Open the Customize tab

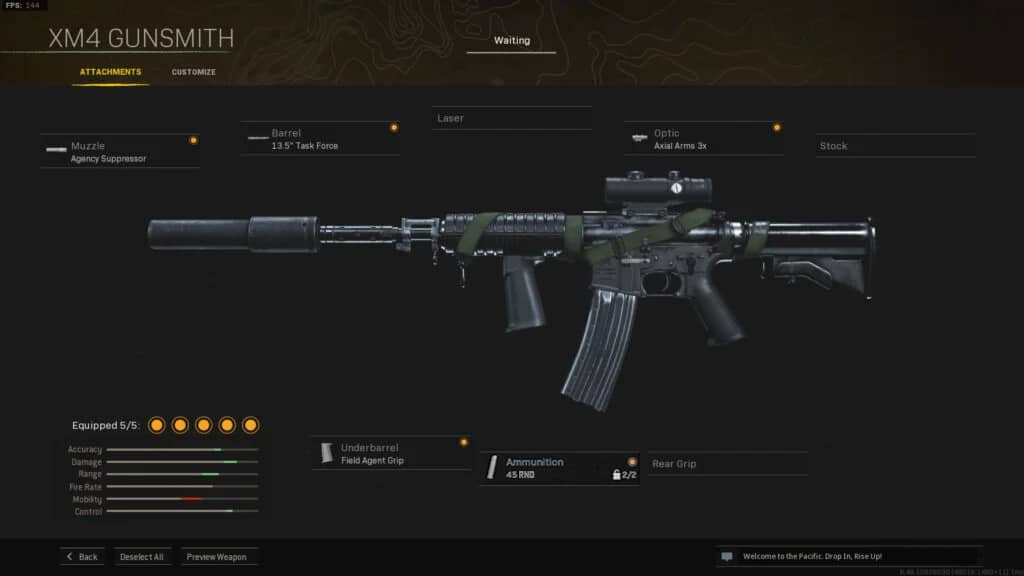pyautogui.click(x=193, y=72)
